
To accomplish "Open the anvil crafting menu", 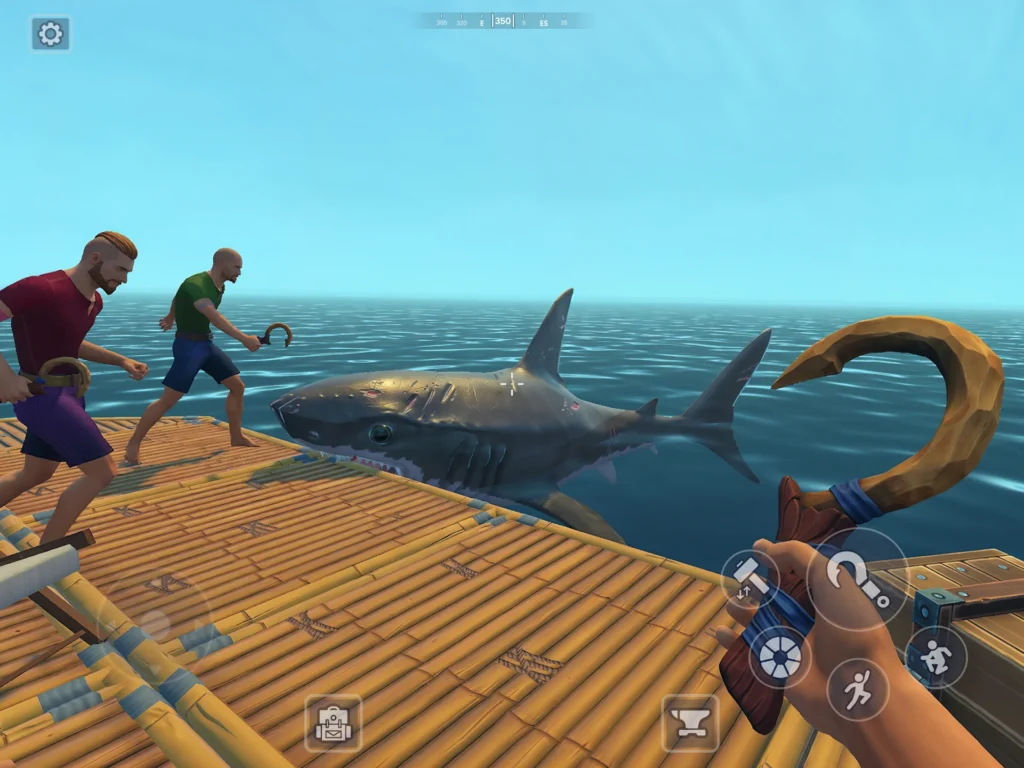I will [x=690, y=723].
